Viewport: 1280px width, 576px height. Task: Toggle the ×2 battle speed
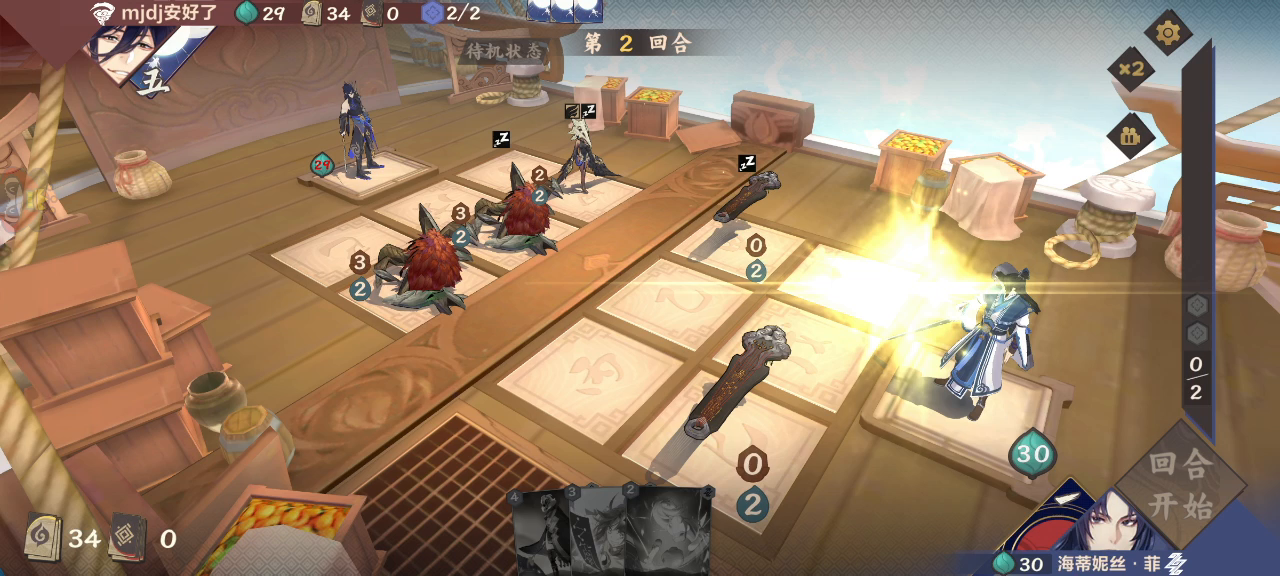[x=1131, y=69]
